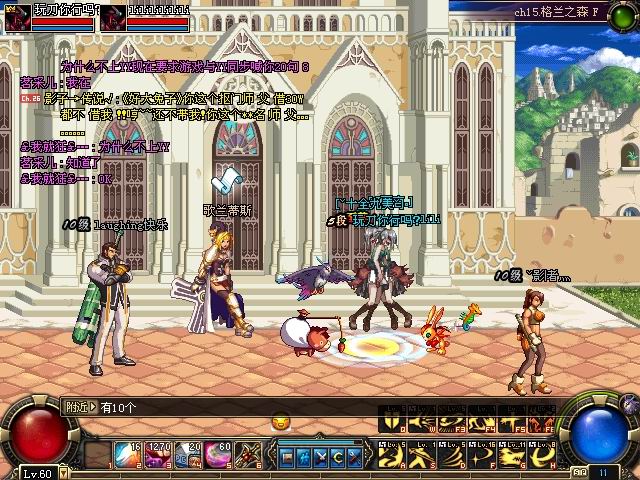Use the blue slash item in slot 2
Screen dimensions: 640x480
(128, 456)
